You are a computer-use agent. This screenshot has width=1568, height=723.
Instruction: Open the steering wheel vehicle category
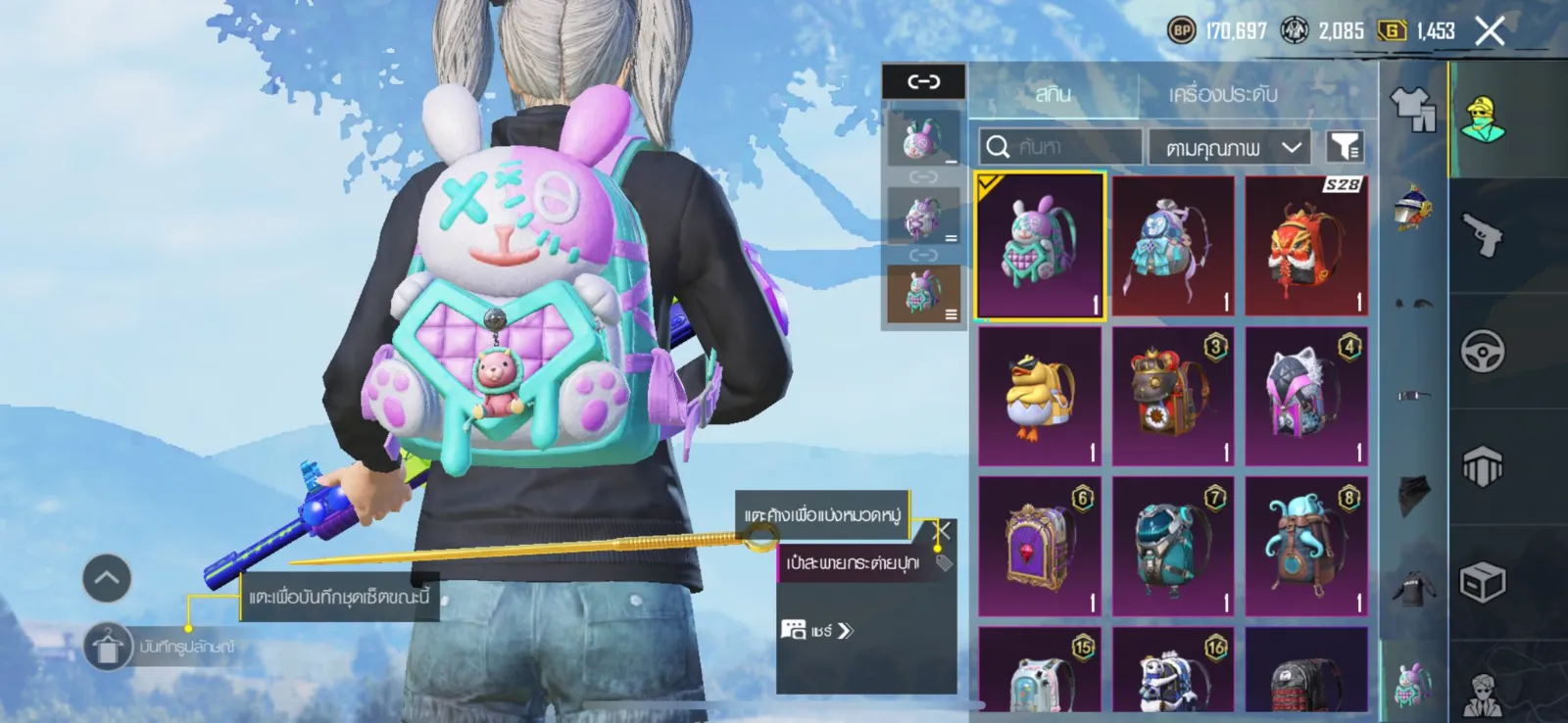point(1483,351)
